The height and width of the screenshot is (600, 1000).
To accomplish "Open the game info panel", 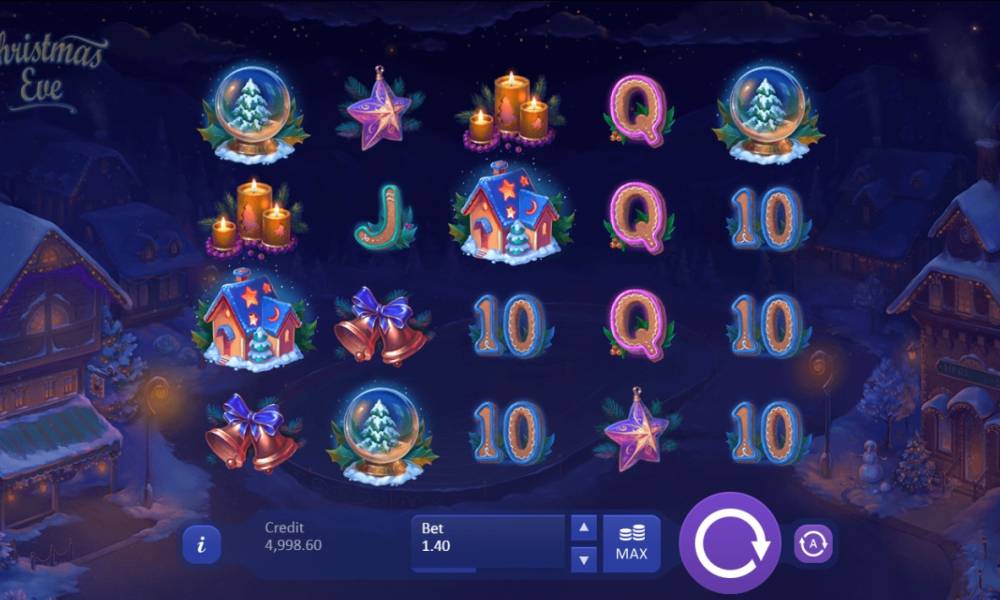I will tap(202, 544).
